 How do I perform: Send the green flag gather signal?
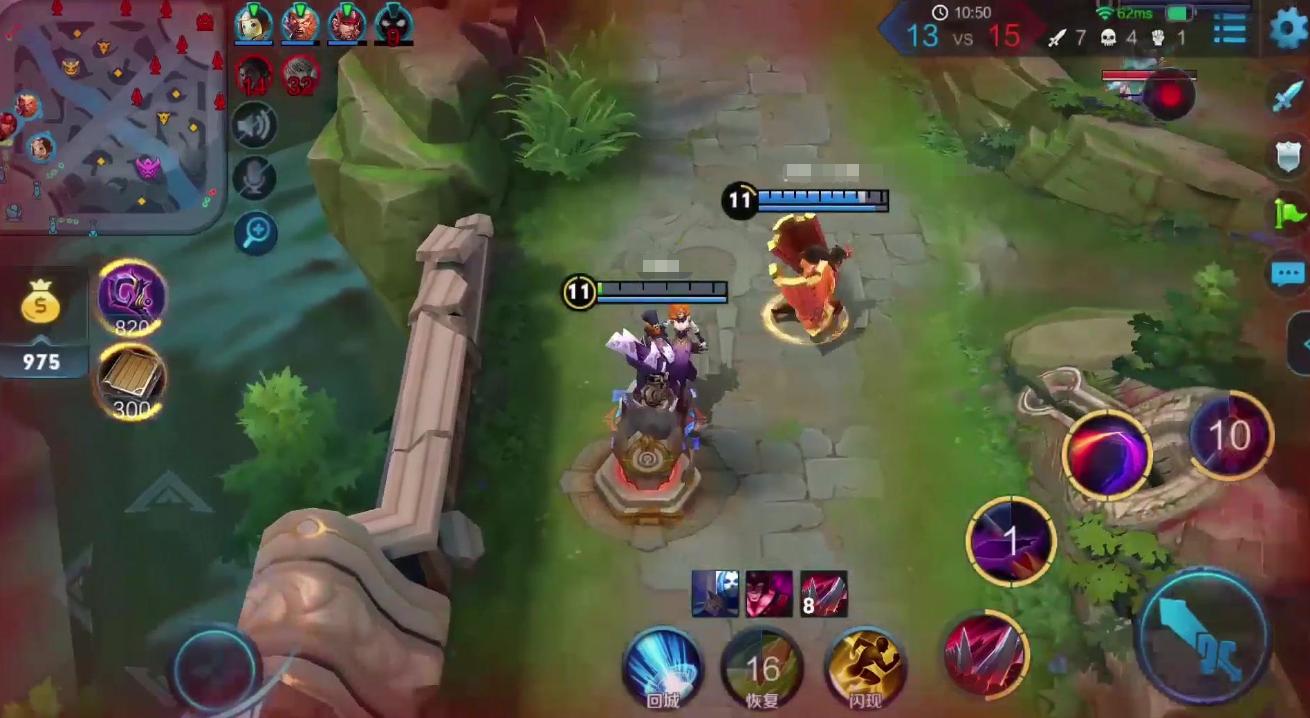[x=1287, y=213]
